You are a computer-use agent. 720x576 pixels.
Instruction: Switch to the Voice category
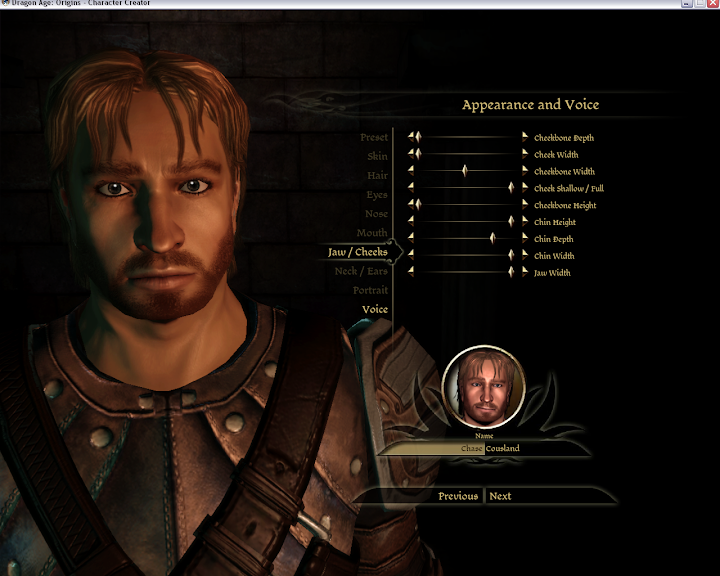tap(374, 310)
